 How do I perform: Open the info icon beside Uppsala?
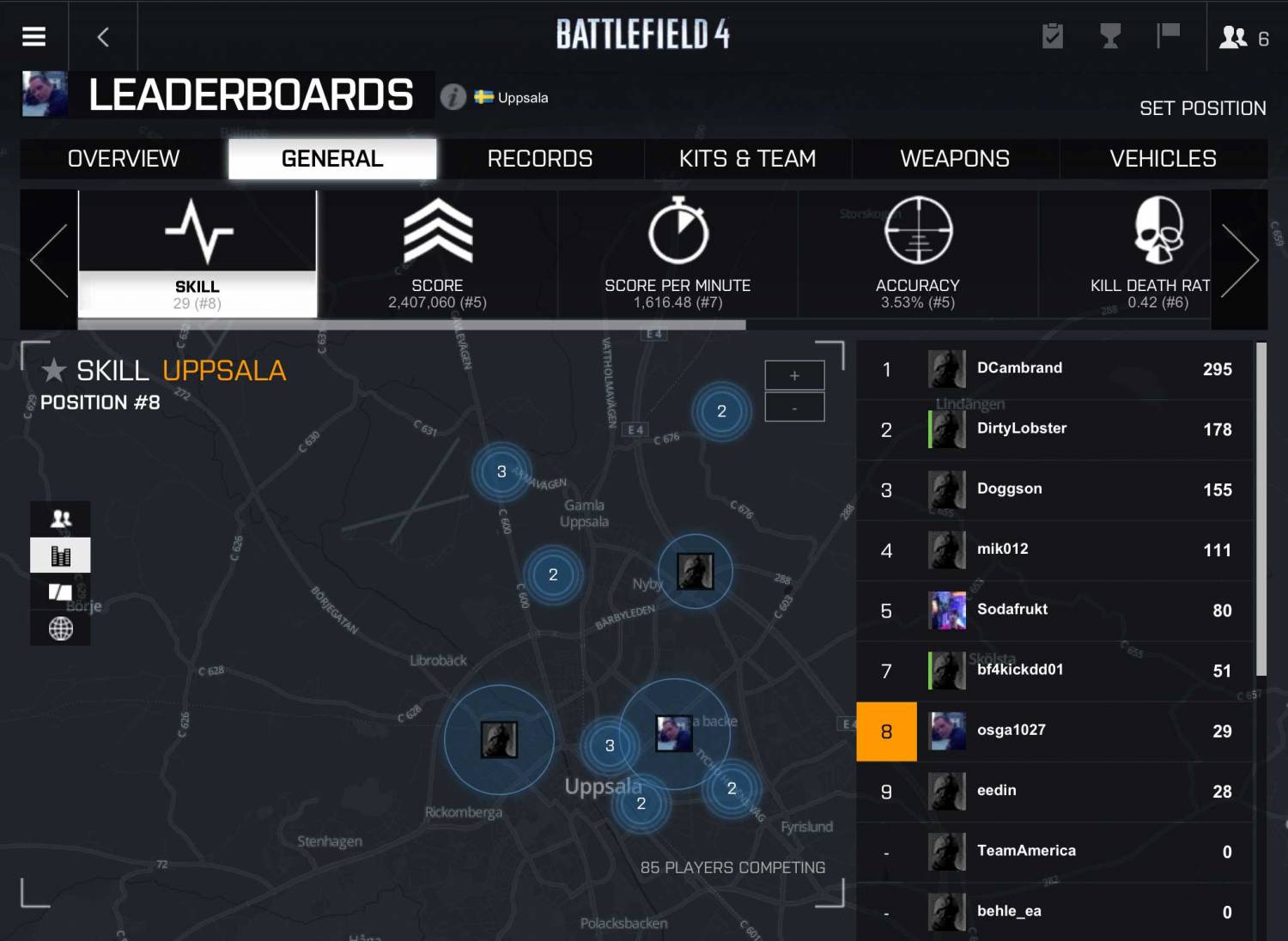[x=453, y=97]
